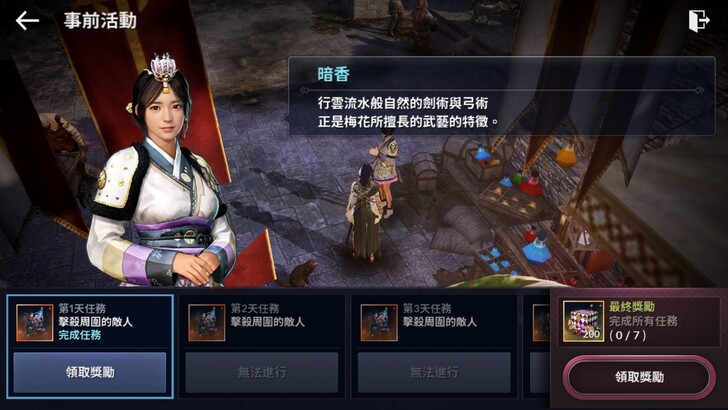Image resolution: width=728 pixels, height=410 pixels.
Task: Inspect the 第1天任務 reward icon
Action: click(x=35, y=323)
